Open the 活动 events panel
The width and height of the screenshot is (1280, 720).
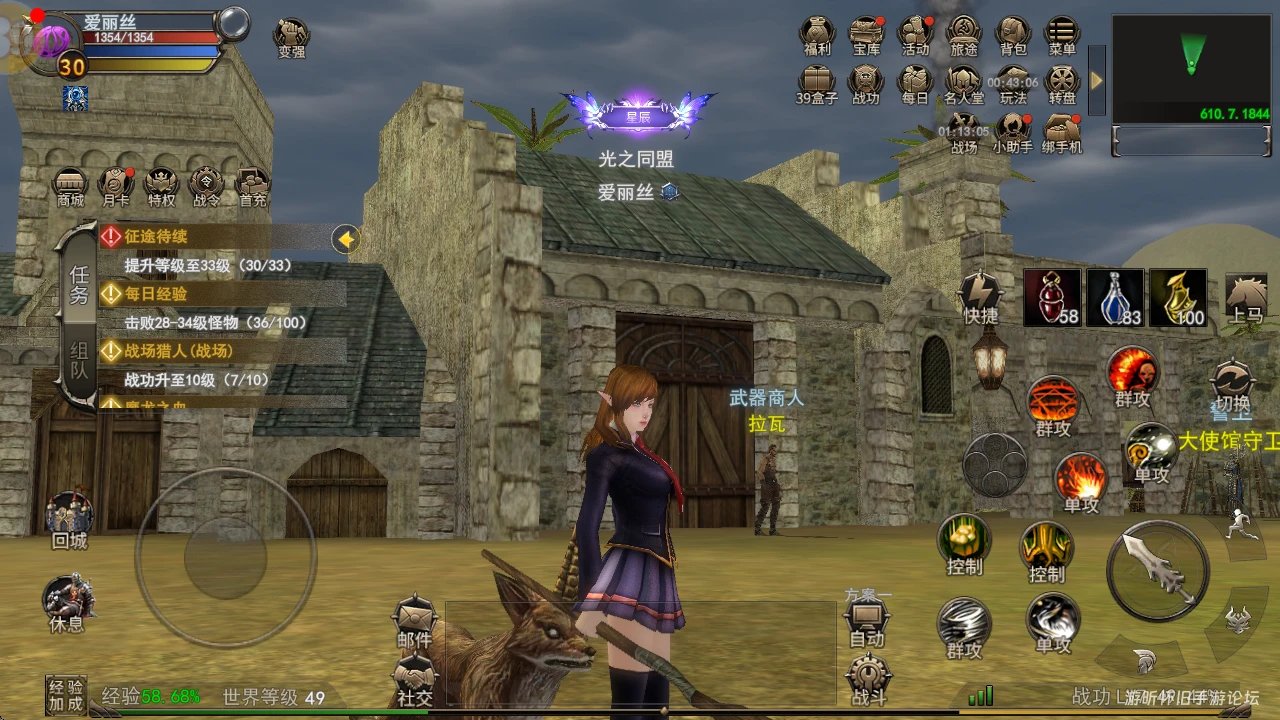[915, 35]
